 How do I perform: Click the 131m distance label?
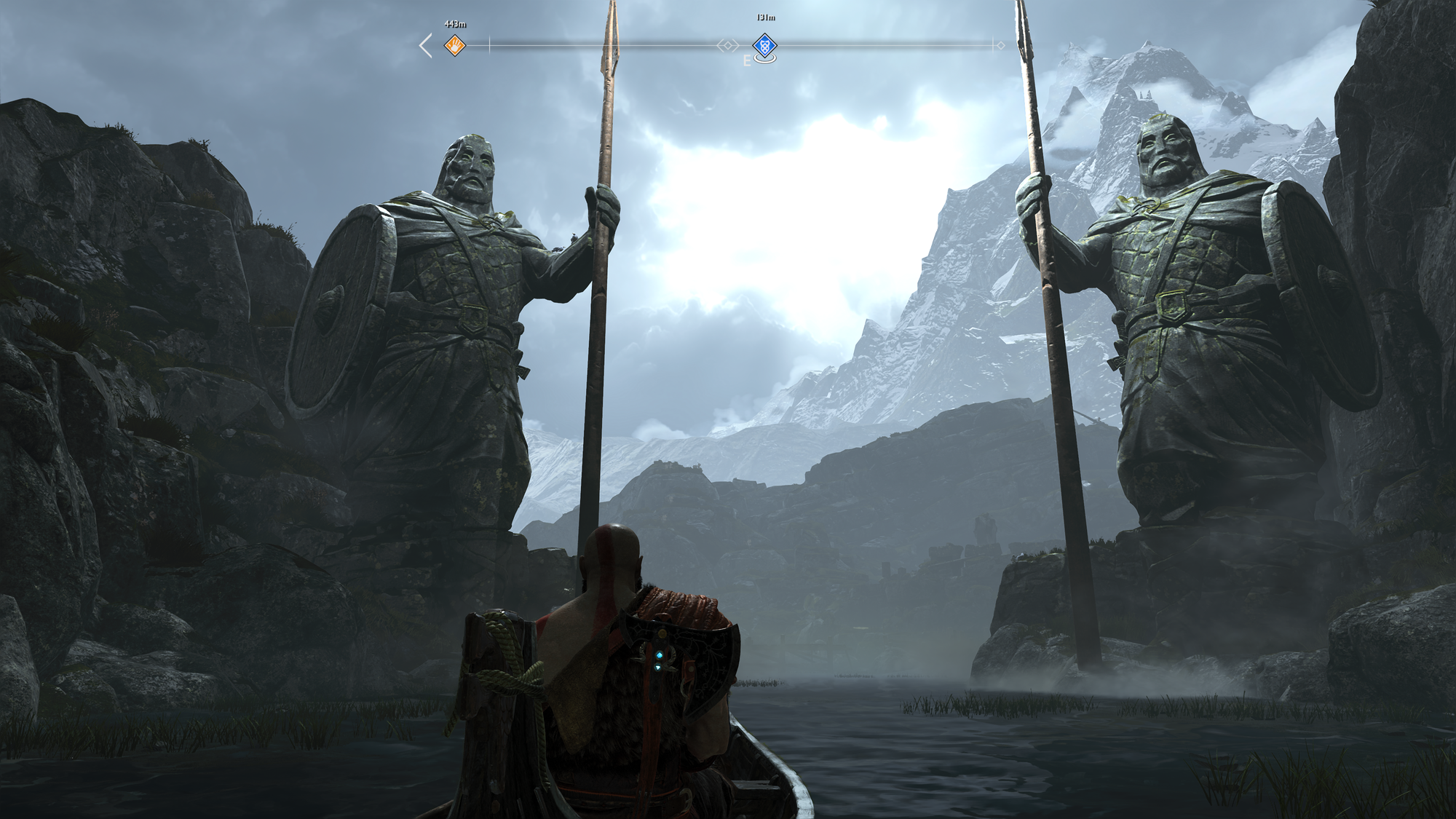764,17
